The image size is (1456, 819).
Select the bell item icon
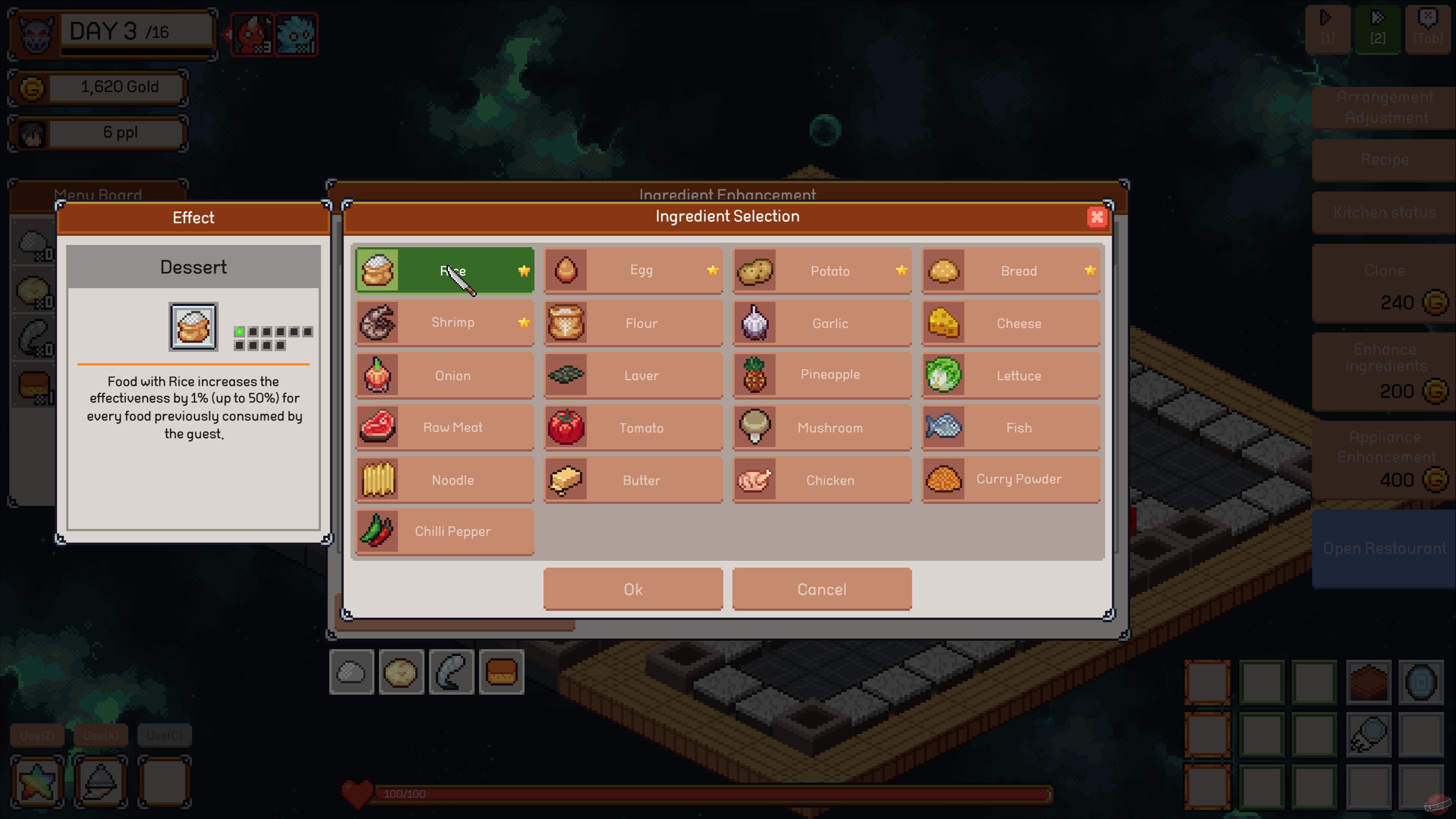click(100, 783)
